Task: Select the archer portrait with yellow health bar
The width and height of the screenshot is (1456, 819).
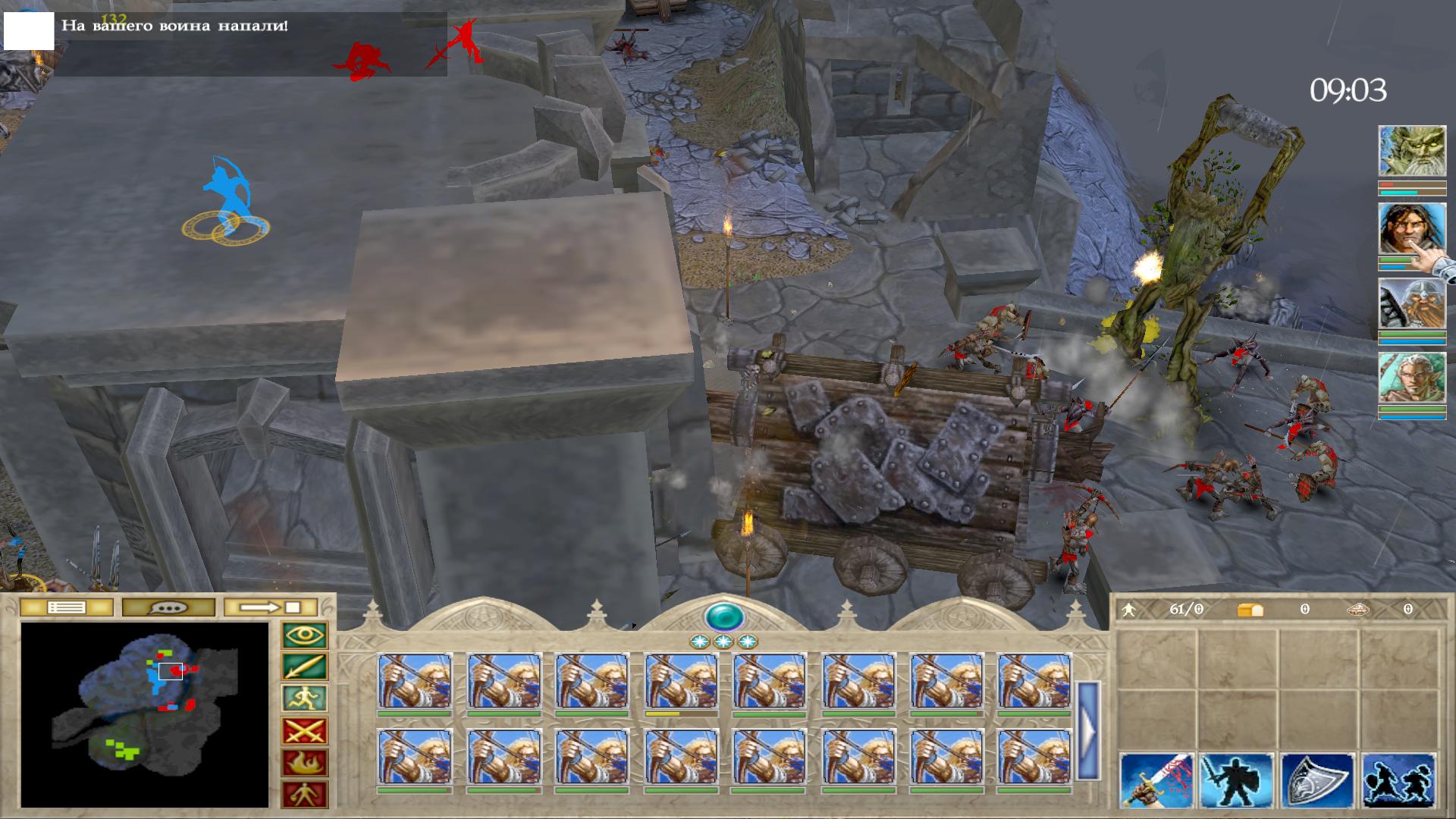Action: click(x=681, y=682)
